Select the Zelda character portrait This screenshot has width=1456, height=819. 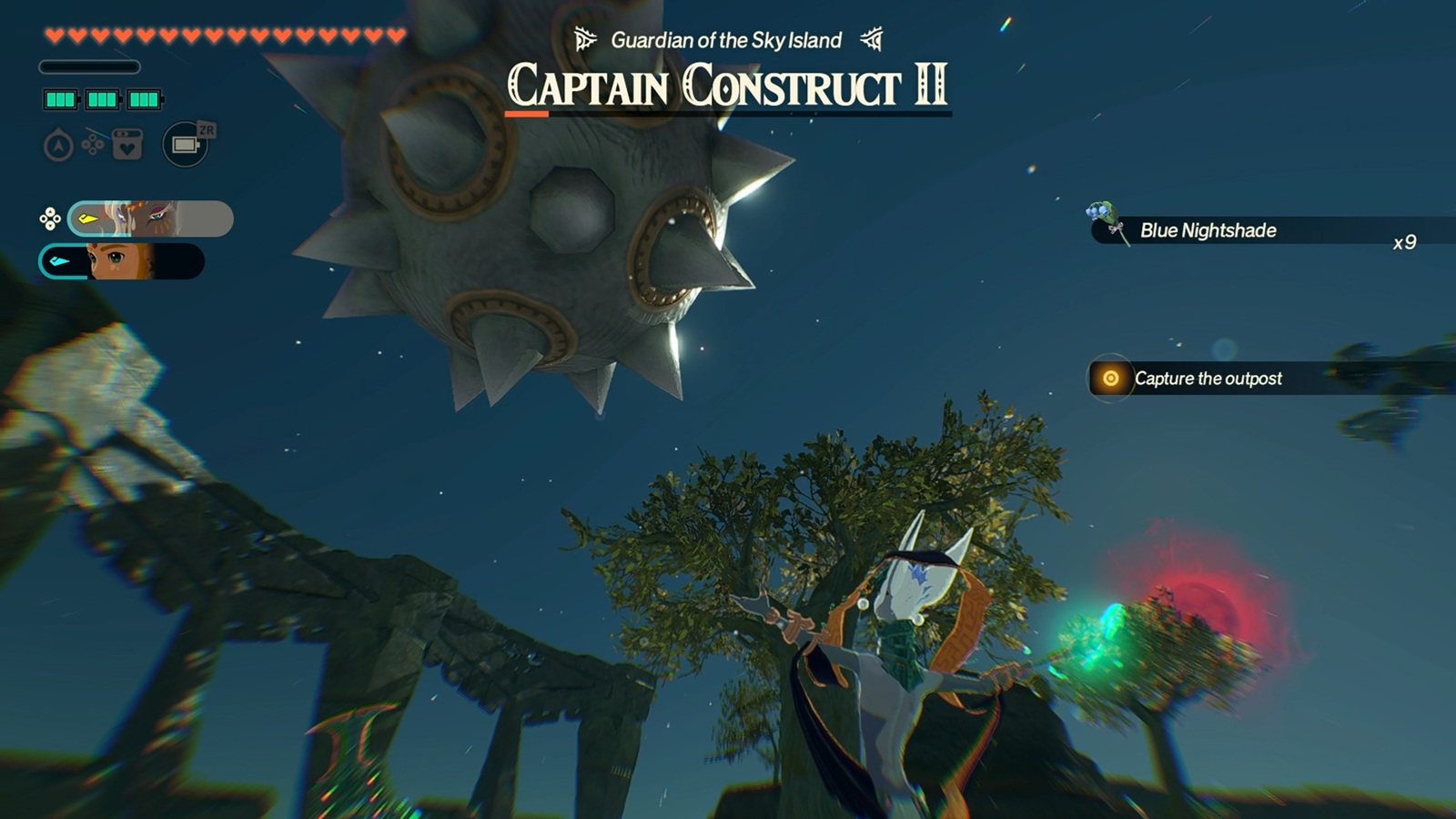pos(121,262)
